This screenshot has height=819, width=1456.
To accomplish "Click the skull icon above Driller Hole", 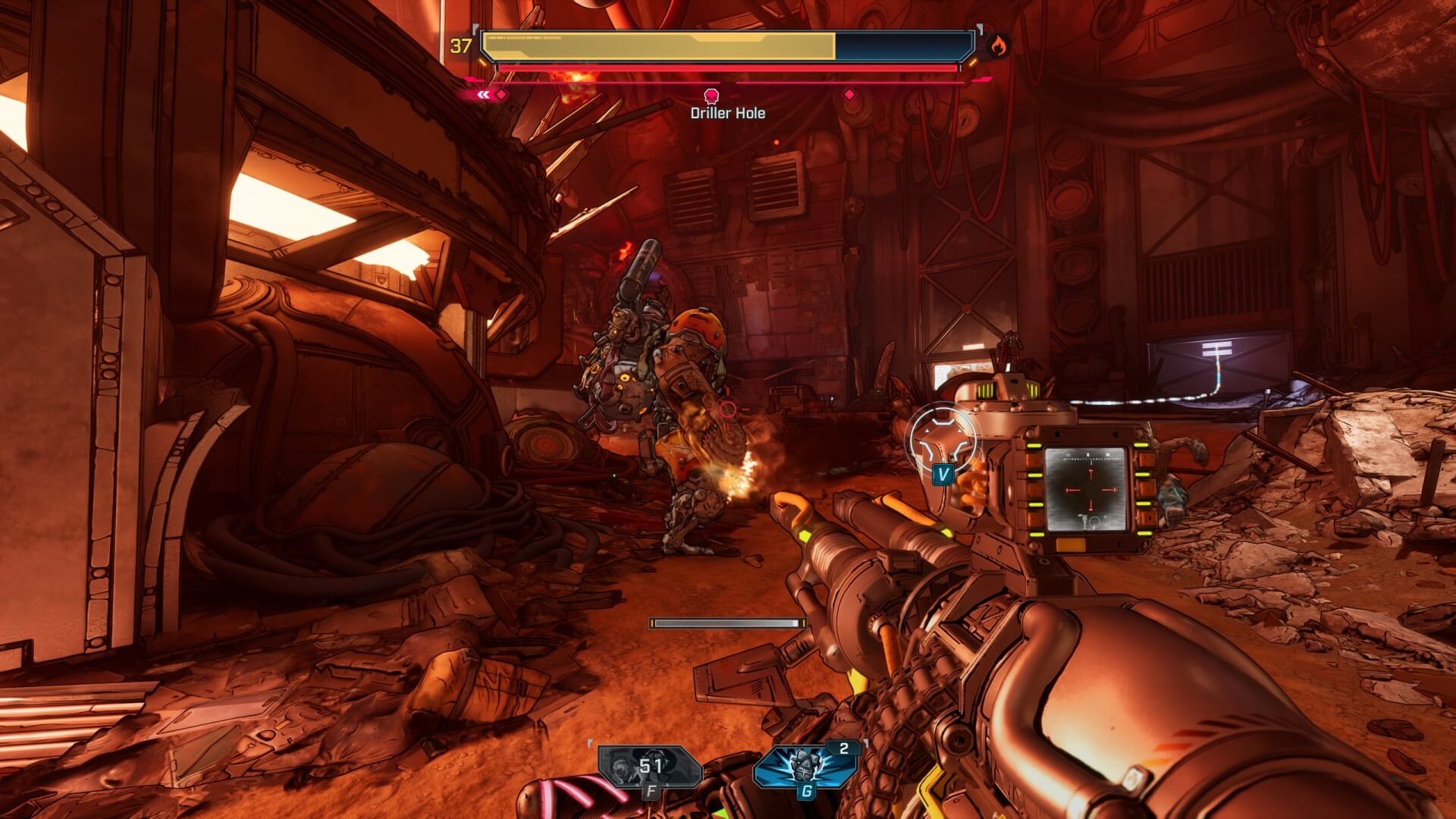I will (x=711, y=96).
